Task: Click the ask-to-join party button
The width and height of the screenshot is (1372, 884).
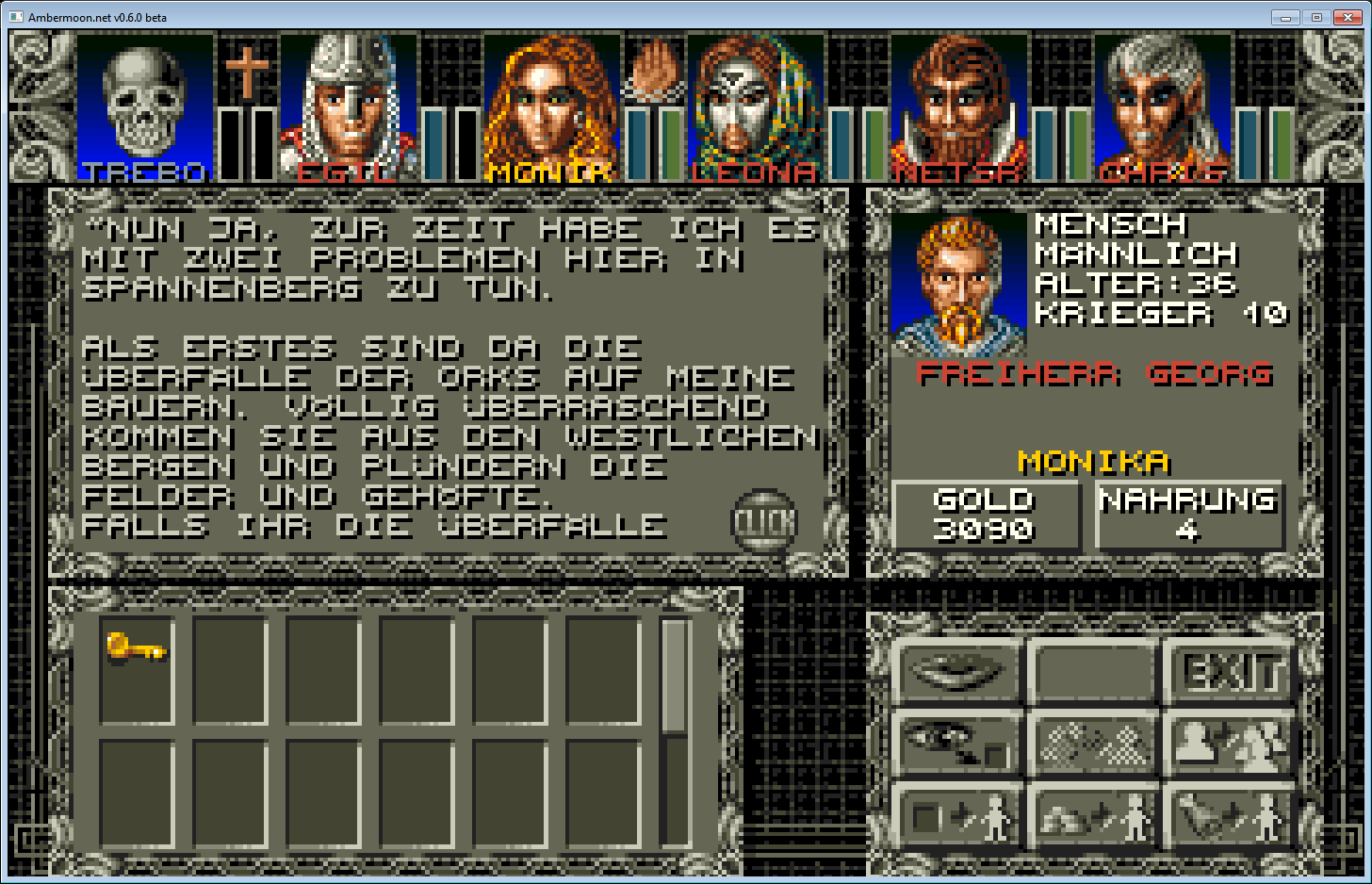Action: coord(1231,745)
